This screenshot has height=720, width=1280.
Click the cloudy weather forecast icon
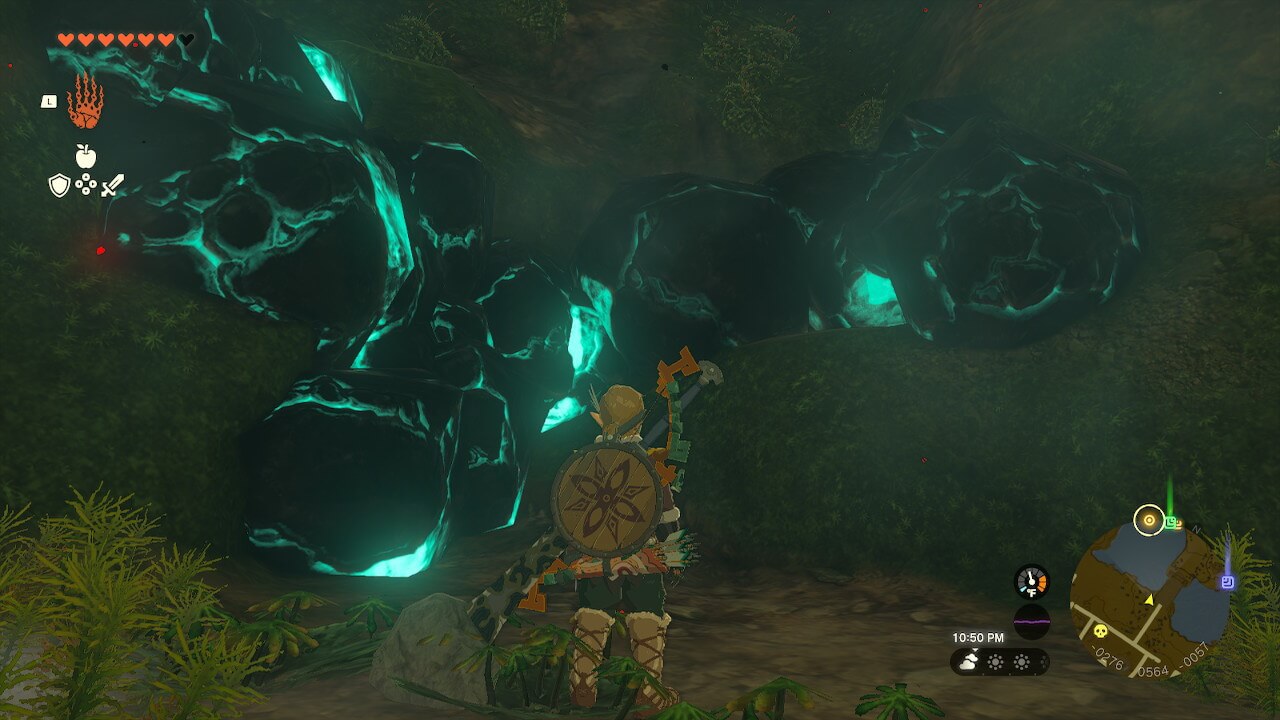pyautogui.click(x=968, y=660)
